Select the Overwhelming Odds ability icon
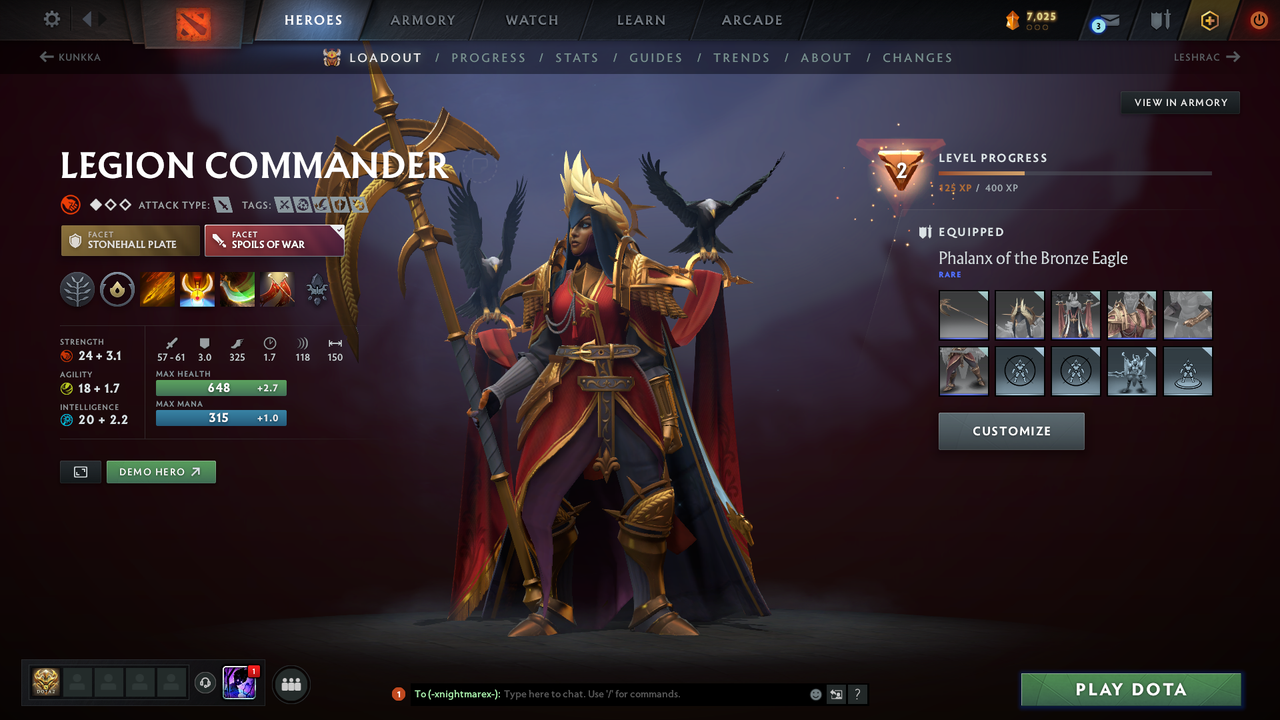1280x720 pixels. pyautogui.click(x=156, y=289)
